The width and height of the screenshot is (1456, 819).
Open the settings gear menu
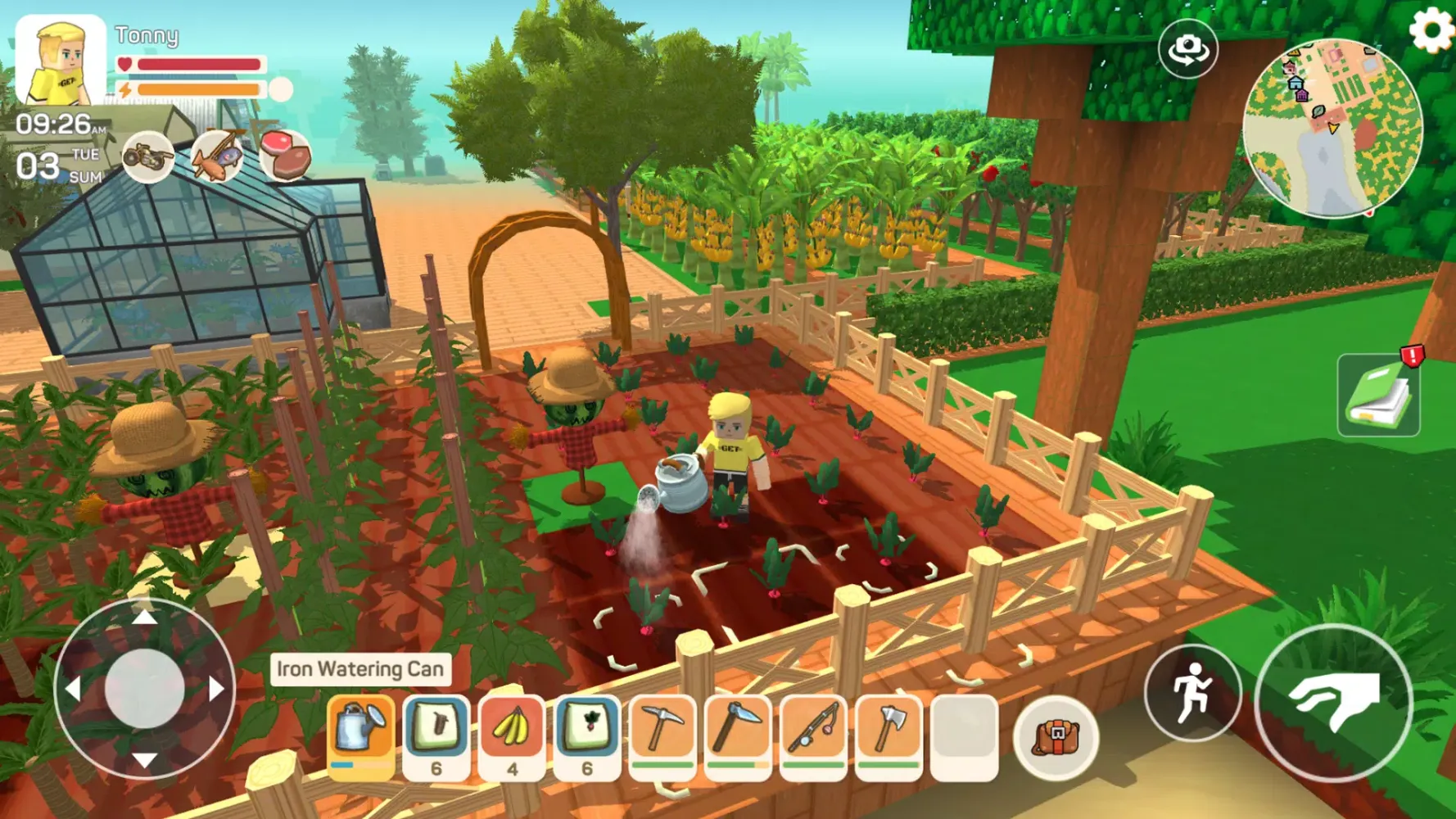pos(1429,29)
